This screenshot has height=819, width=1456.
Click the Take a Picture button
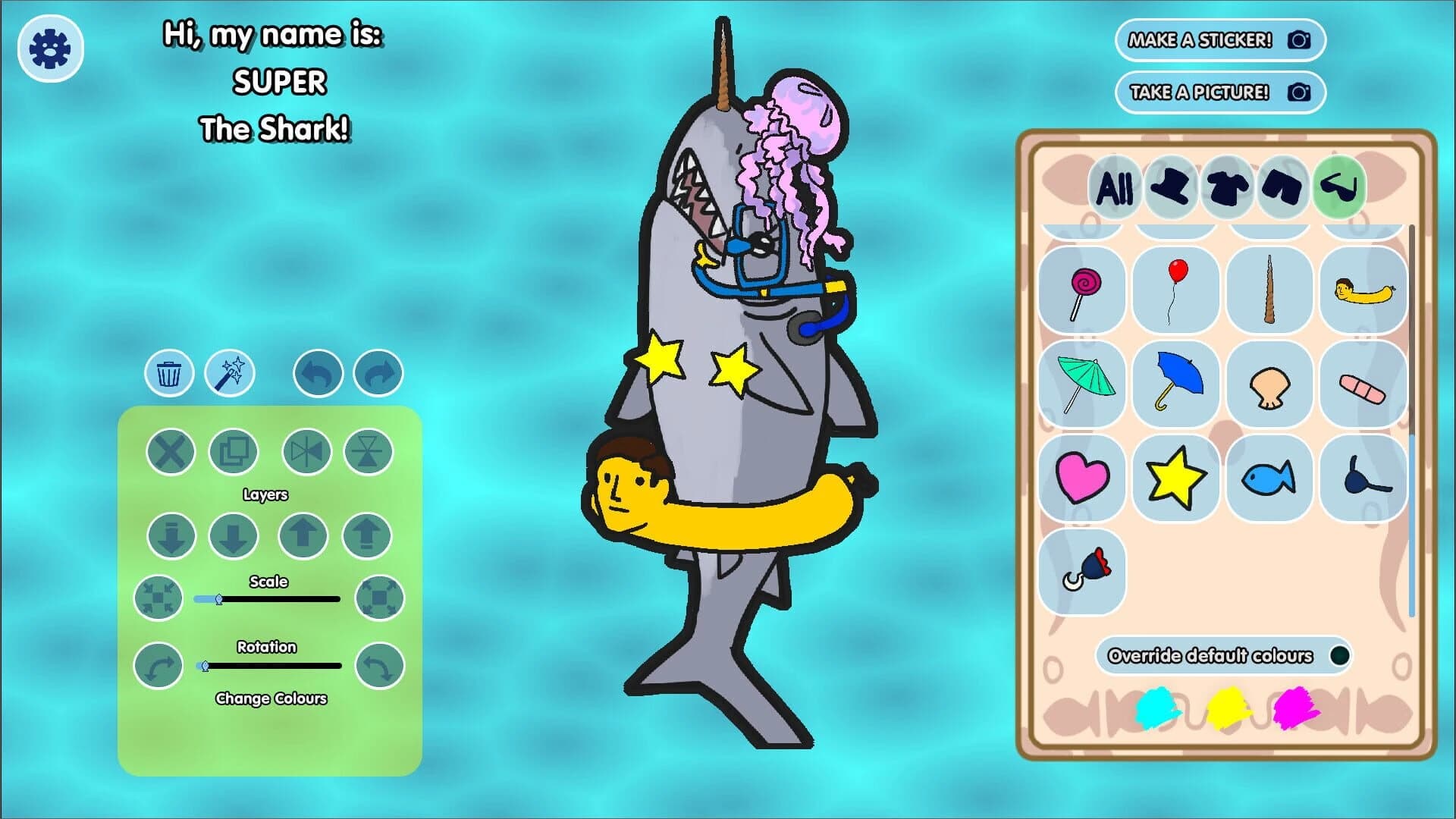coord(1219,91)
